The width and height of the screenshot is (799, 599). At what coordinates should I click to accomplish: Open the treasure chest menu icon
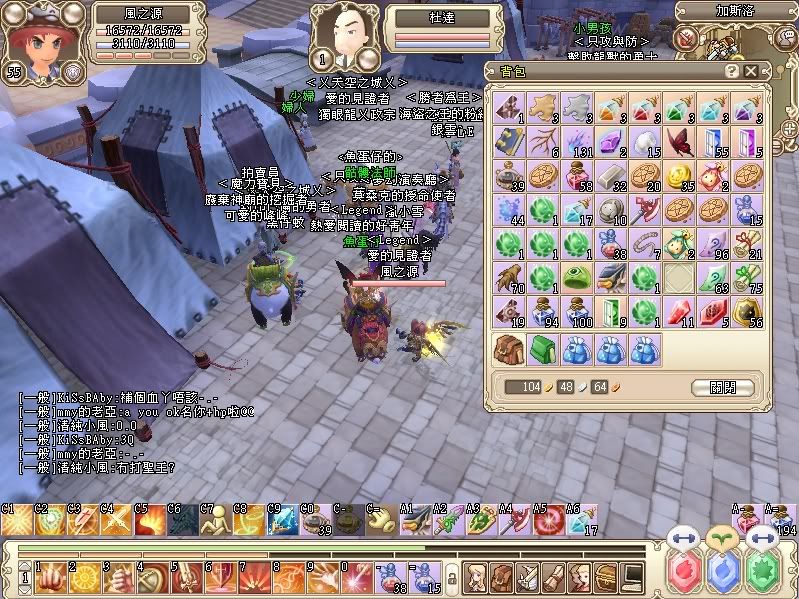(x=607, y=577)
